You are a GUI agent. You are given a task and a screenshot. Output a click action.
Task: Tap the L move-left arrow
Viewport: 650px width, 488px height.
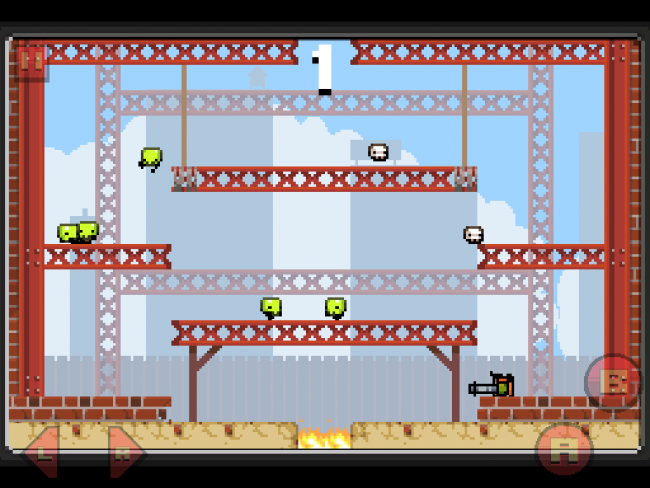(x=43, y=451)
